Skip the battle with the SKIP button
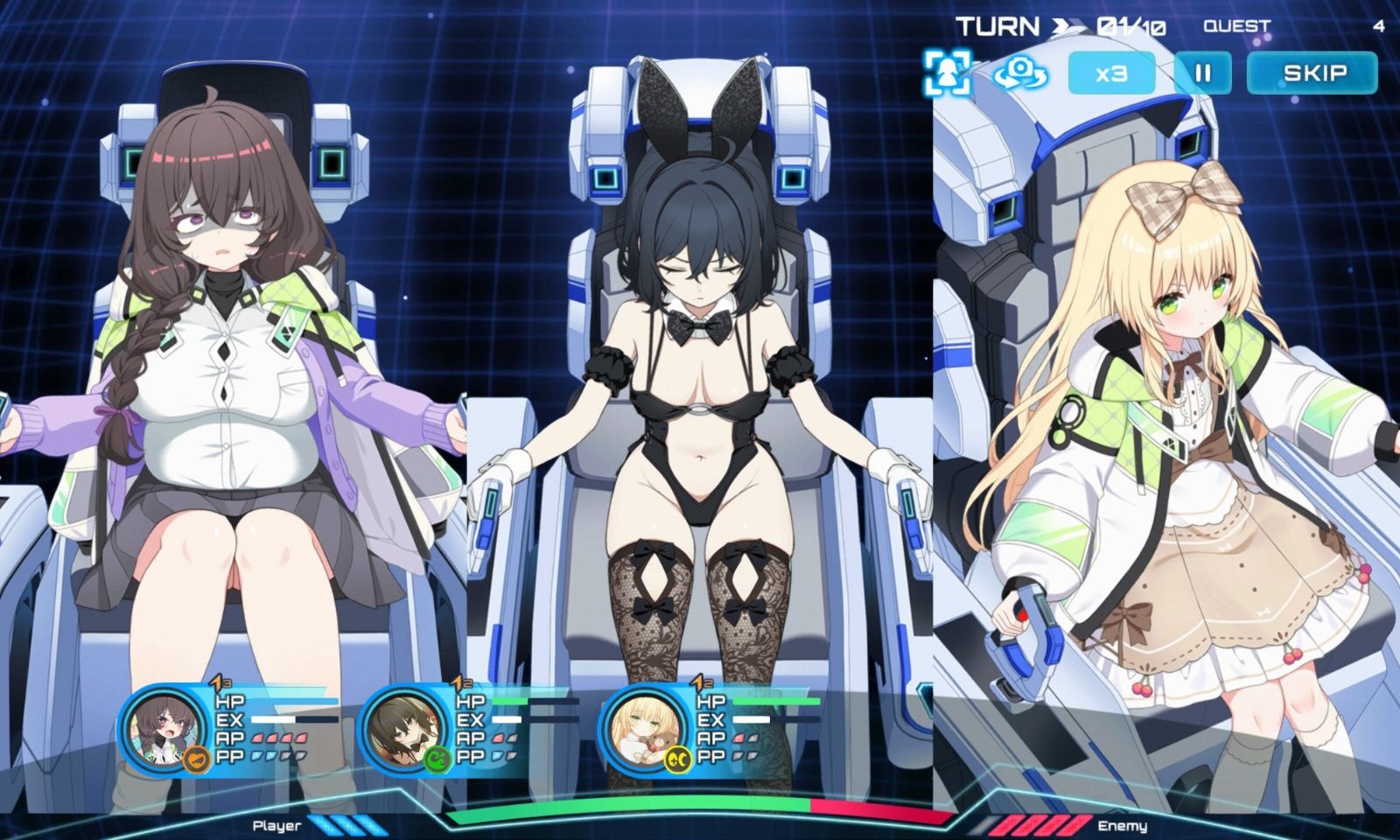The height and width of the screenshot is (840, 1400). click(1312, 73)
